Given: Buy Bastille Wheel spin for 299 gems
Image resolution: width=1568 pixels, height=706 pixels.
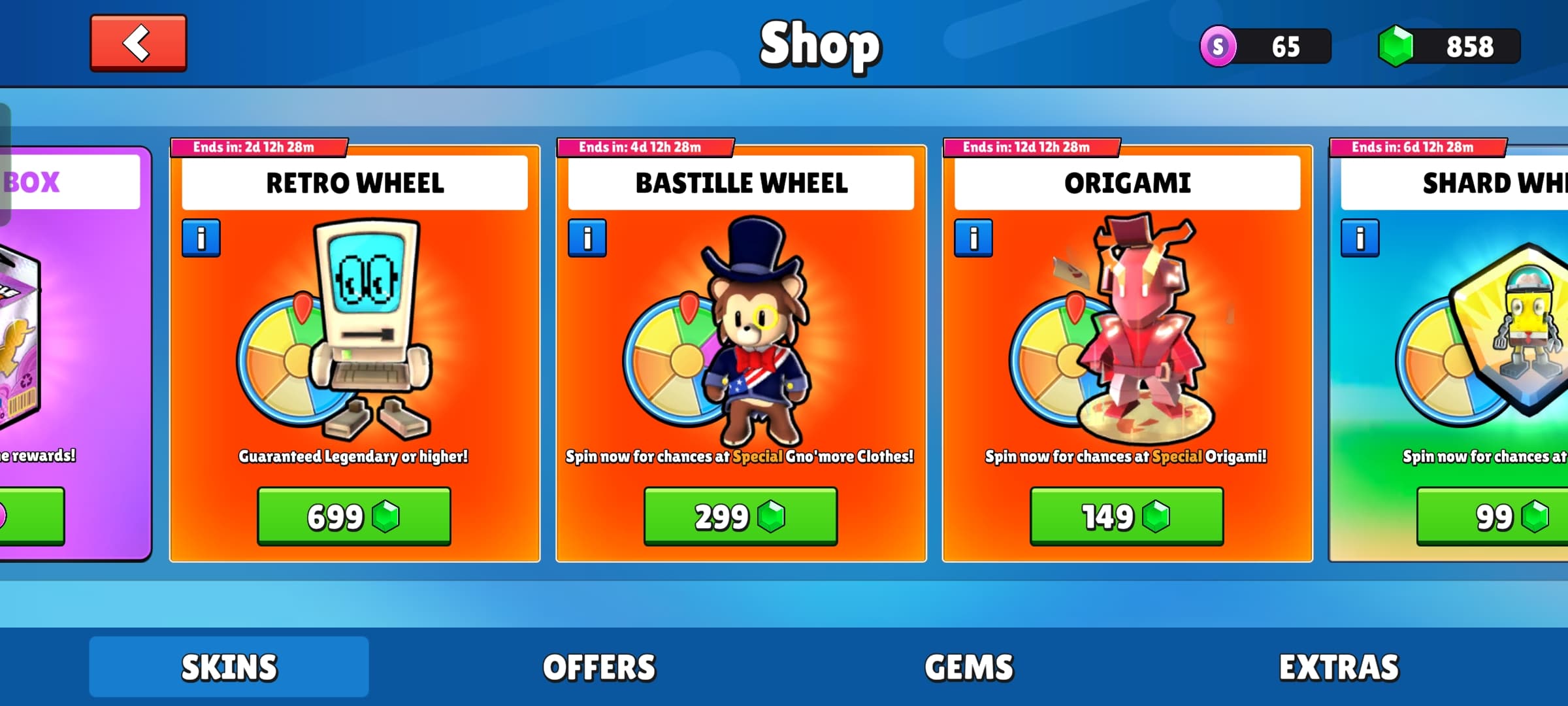Looking at the screenshot, I should coord(740,516).
